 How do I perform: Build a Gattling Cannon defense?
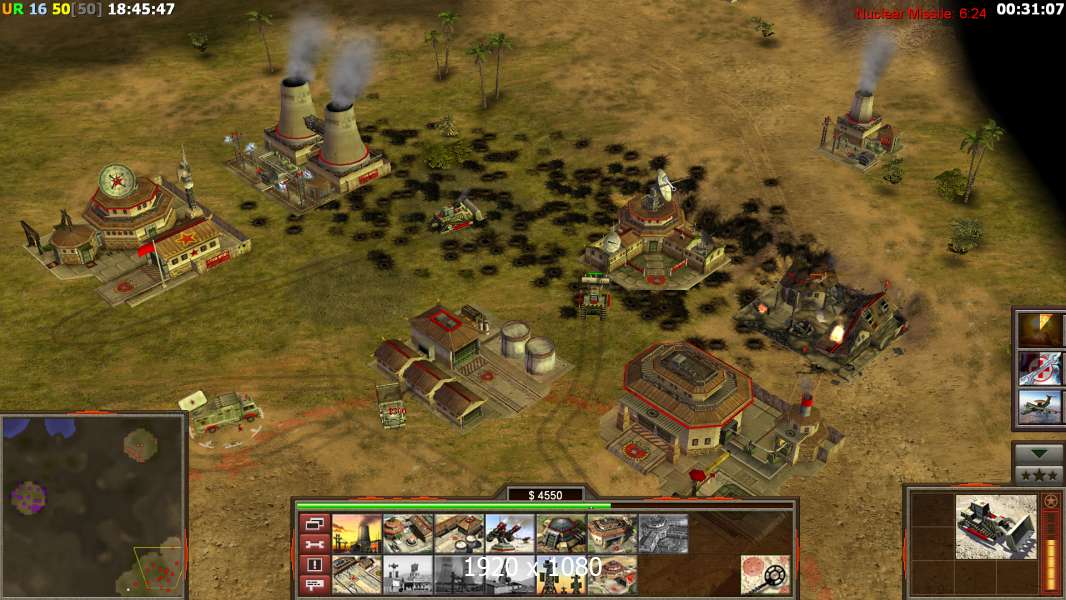pyautogui.click(x=510, y=534)
